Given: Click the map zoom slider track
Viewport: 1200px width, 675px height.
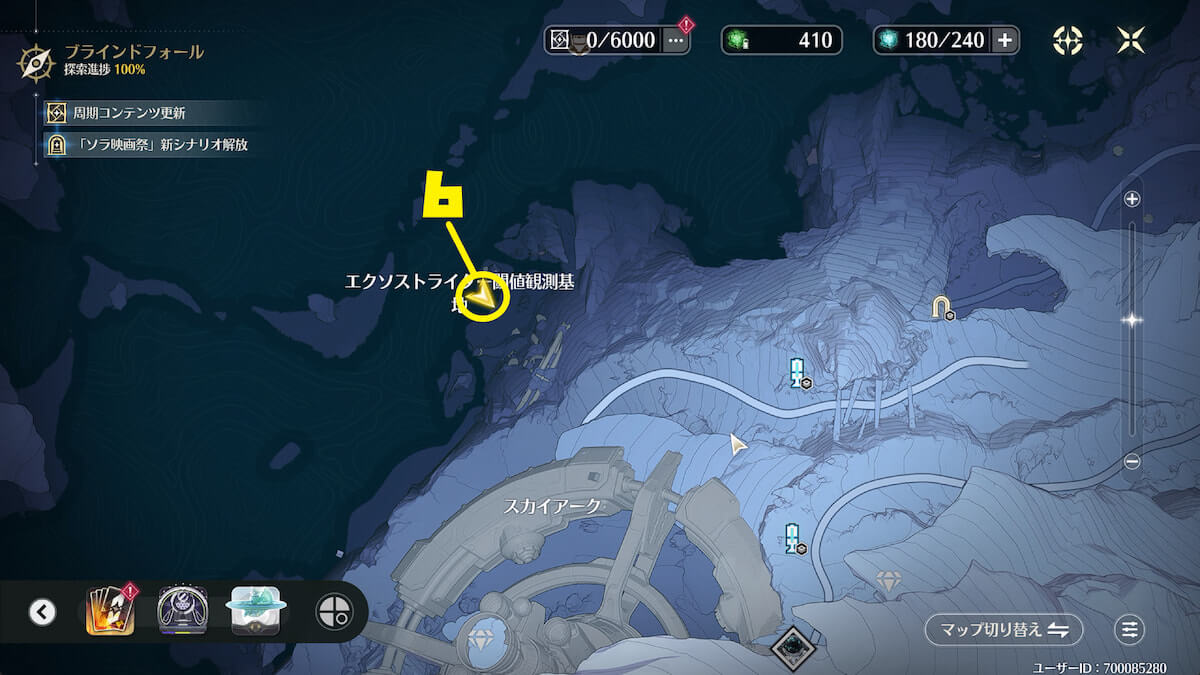Looking at the screenshot, I should coord(1132,380).
